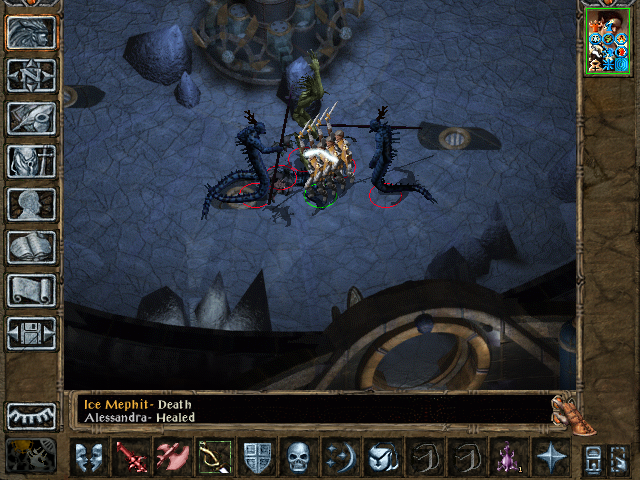Show the character record bust icon
This screenshot has height=480, width=640.
click(x=31, y=204)
